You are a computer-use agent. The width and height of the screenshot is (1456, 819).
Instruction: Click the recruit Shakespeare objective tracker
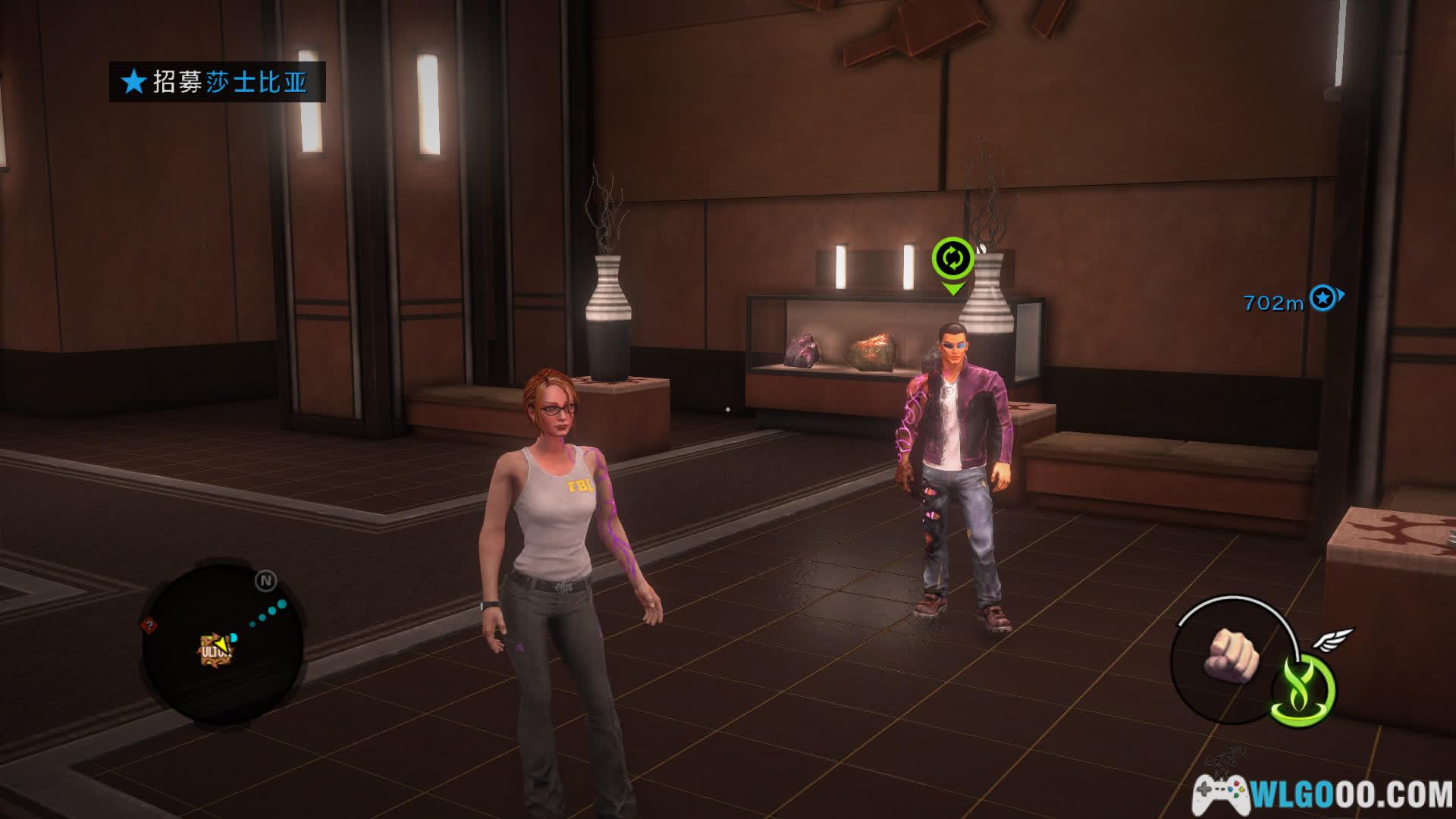point(217,82)
